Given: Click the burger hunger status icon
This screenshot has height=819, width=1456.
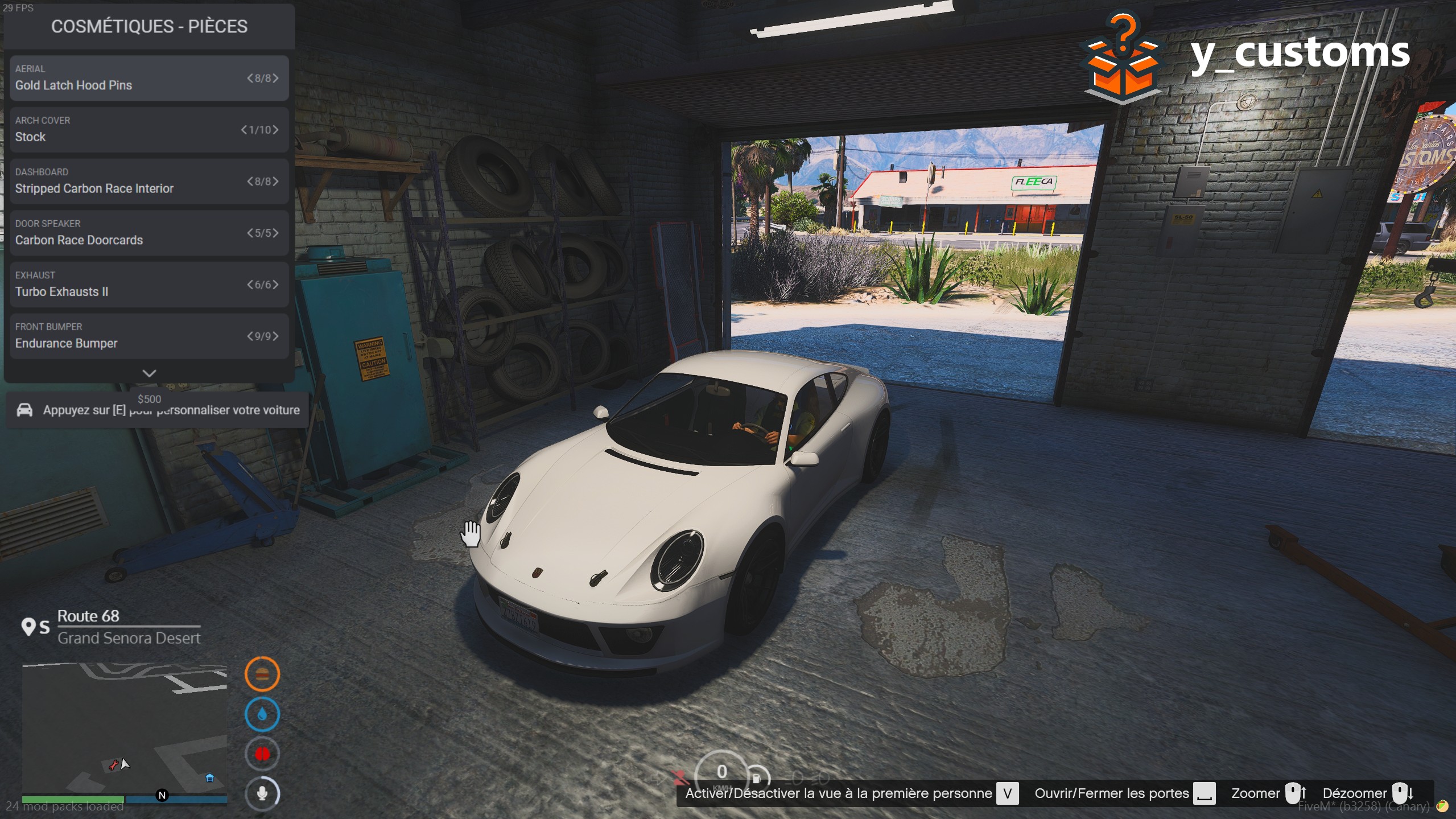Looking at the screenshot, I should click(x=262, y=674).
